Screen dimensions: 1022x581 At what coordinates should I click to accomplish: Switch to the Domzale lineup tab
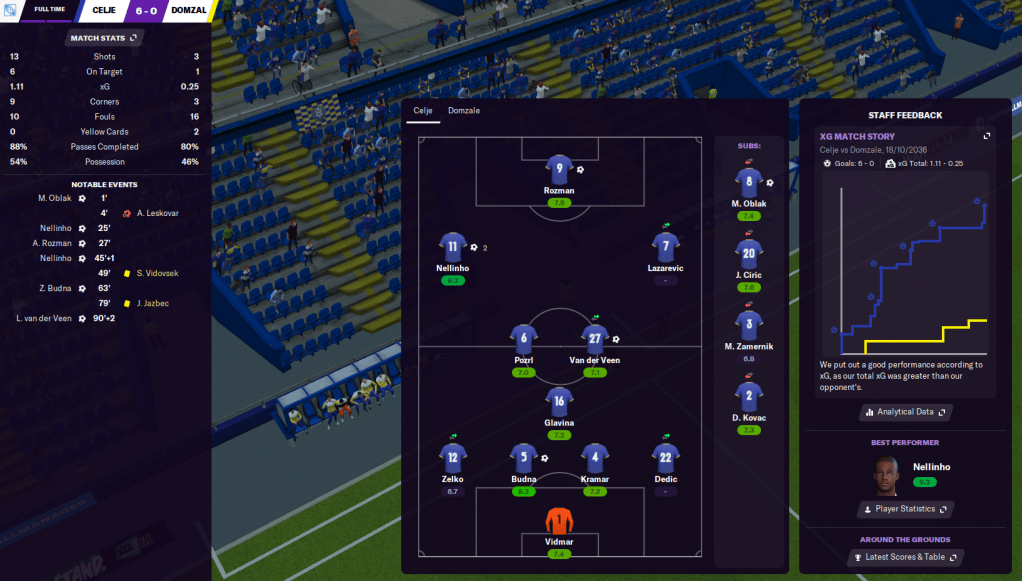coord(463,110)
